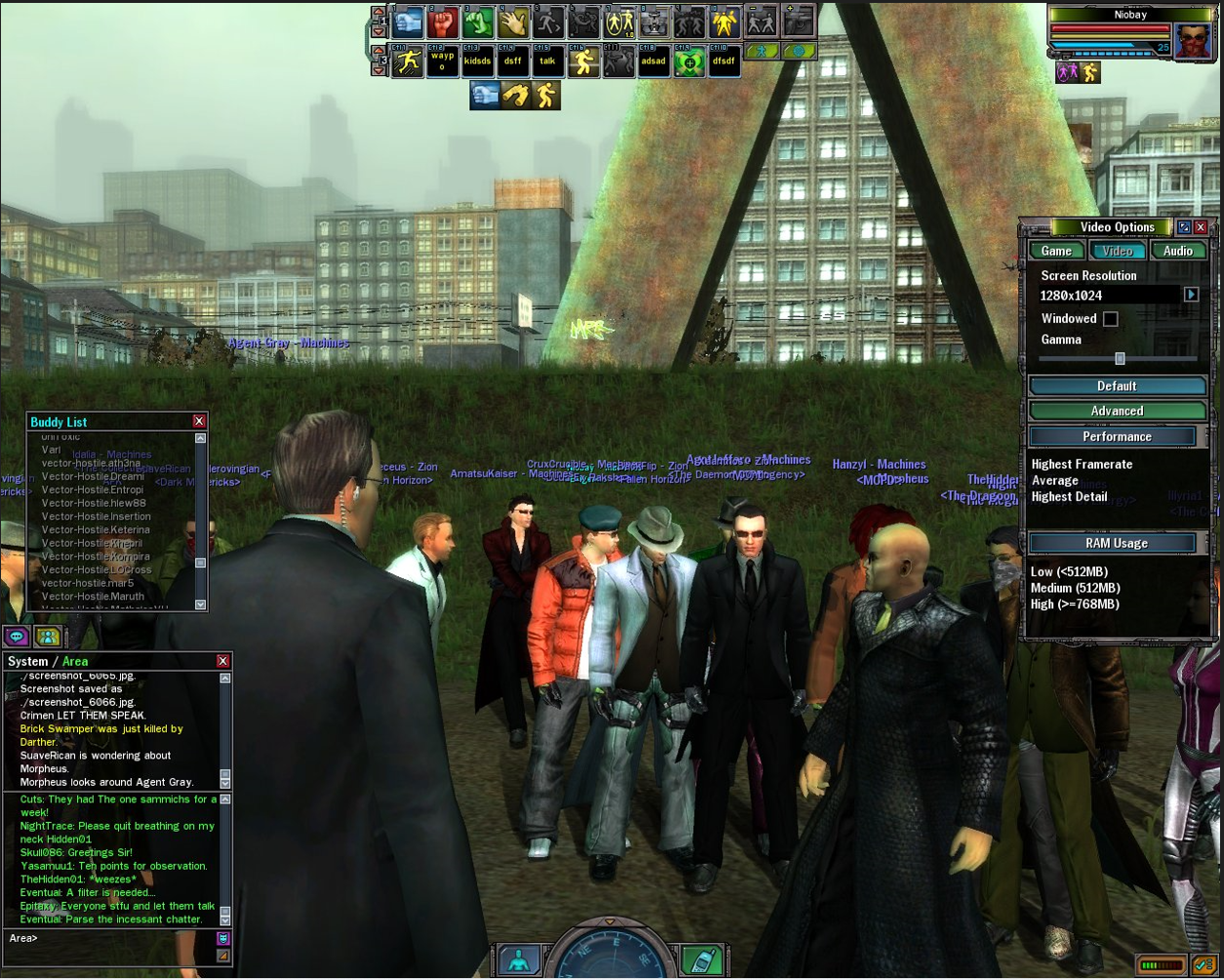
Task: Select Medium (512MB) RAM usage
Action: point(1075,588)
